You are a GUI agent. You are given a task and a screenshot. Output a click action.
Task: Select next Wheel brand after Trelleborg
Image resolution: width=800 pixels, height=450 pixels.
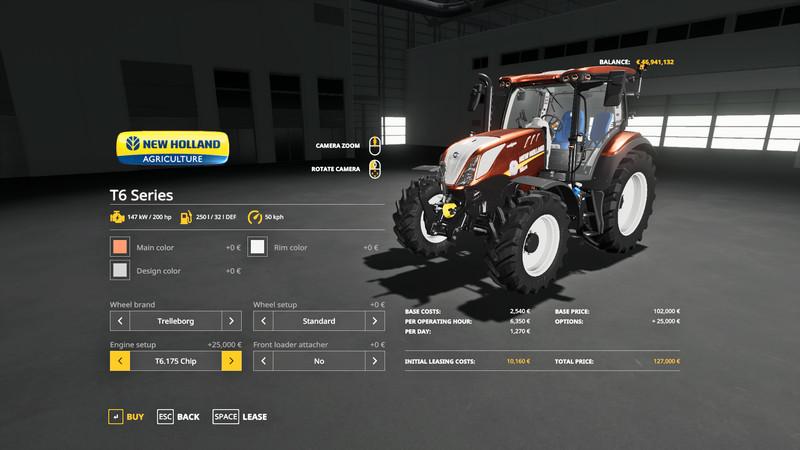(231, 321)
